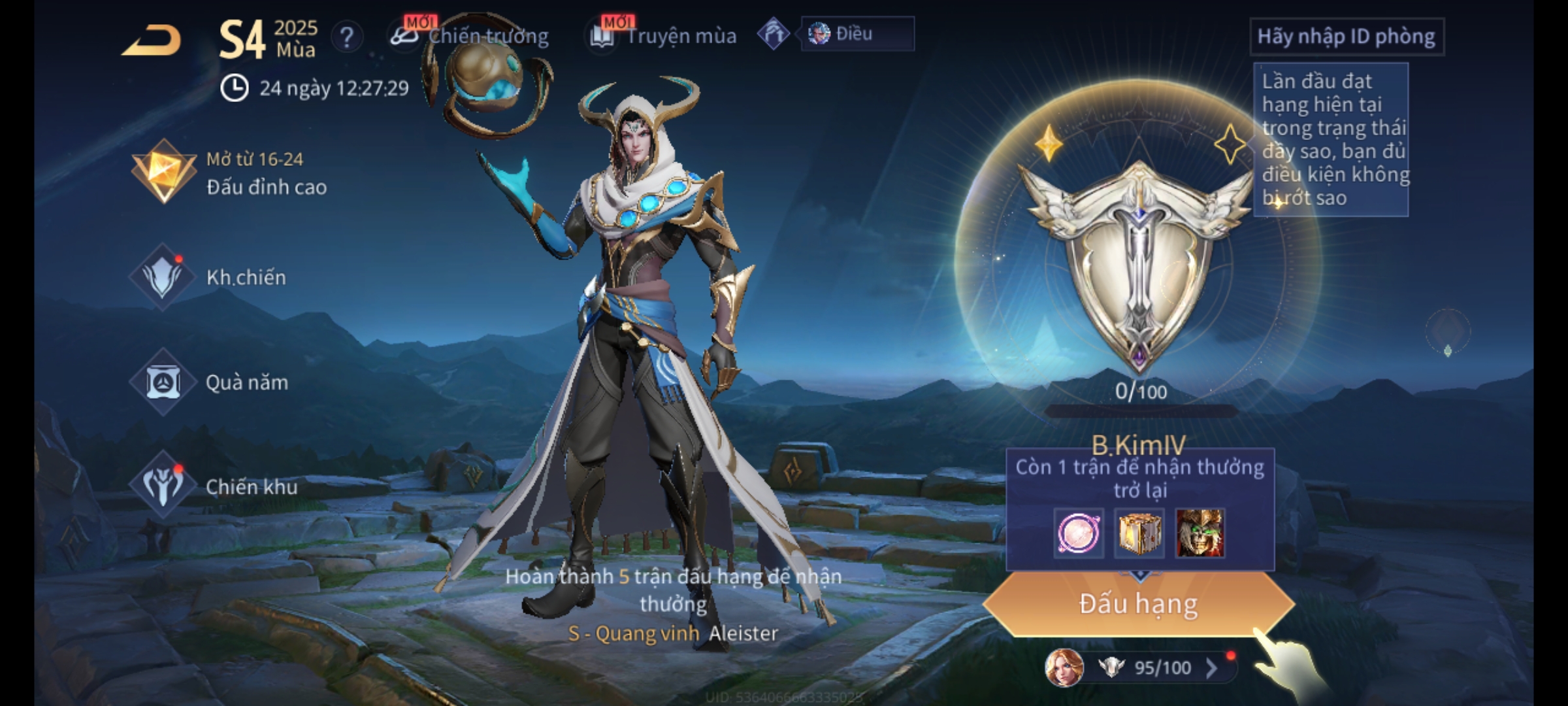Viewport: 1568px width, 706px height.
Task: Inspect the pink orb reward icon
Action: coord(1079,533)
